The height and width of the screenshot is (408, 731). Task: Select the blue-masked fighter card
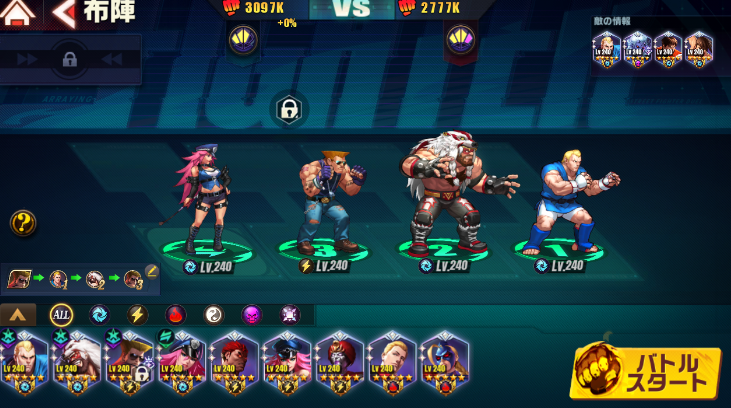pyautogui.click(x=443, y=362)
